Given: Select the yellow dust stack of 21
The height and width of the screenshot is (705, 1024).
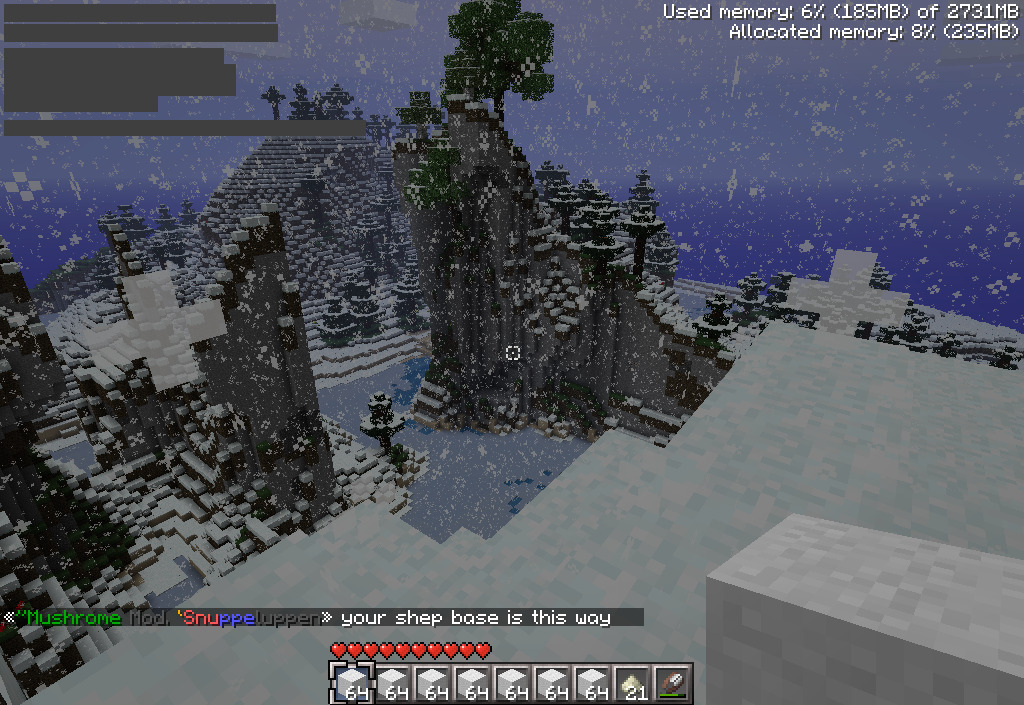Looking at the screenshot, I should click(x=633, y=683).
